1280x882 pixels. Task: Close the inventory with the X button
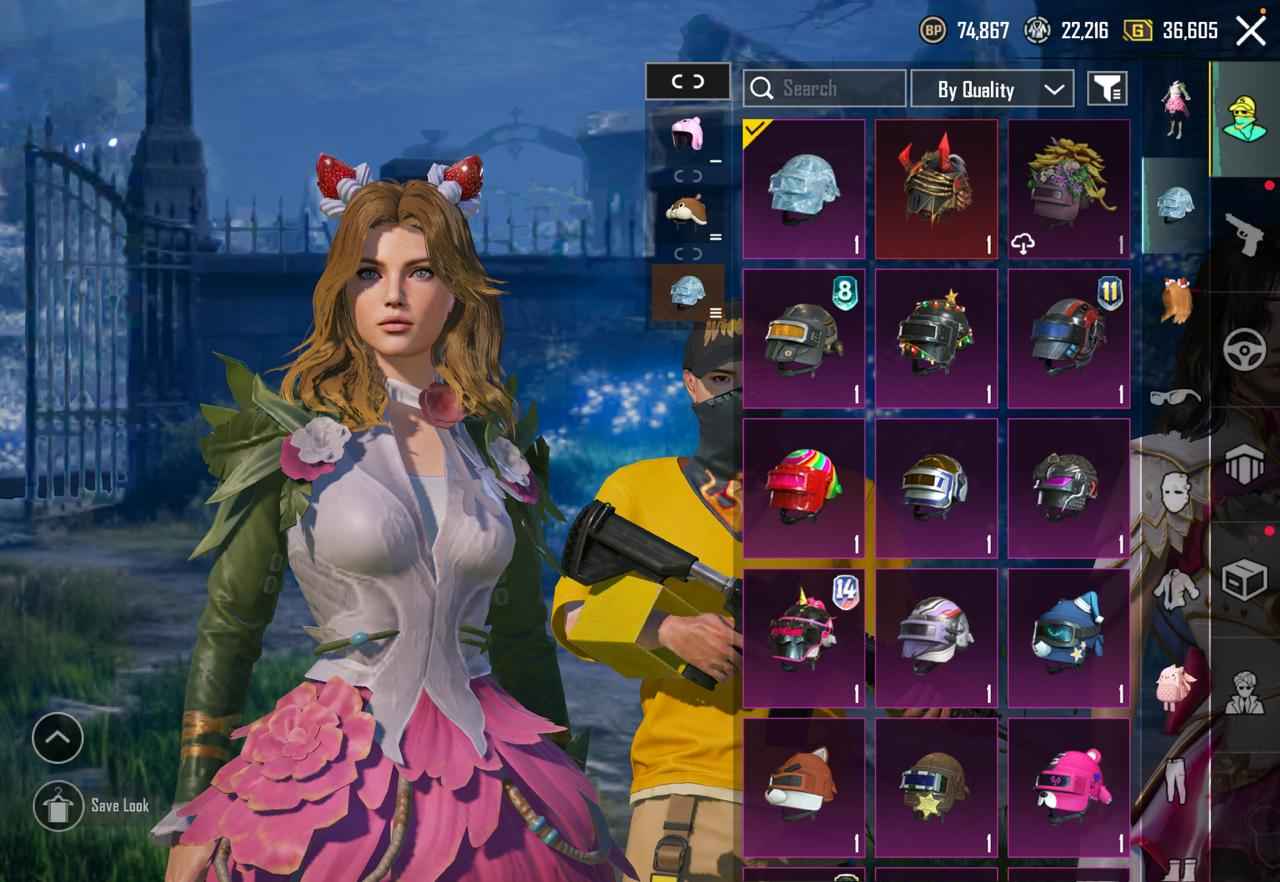pyautogui.click(x=1251, y=31)
